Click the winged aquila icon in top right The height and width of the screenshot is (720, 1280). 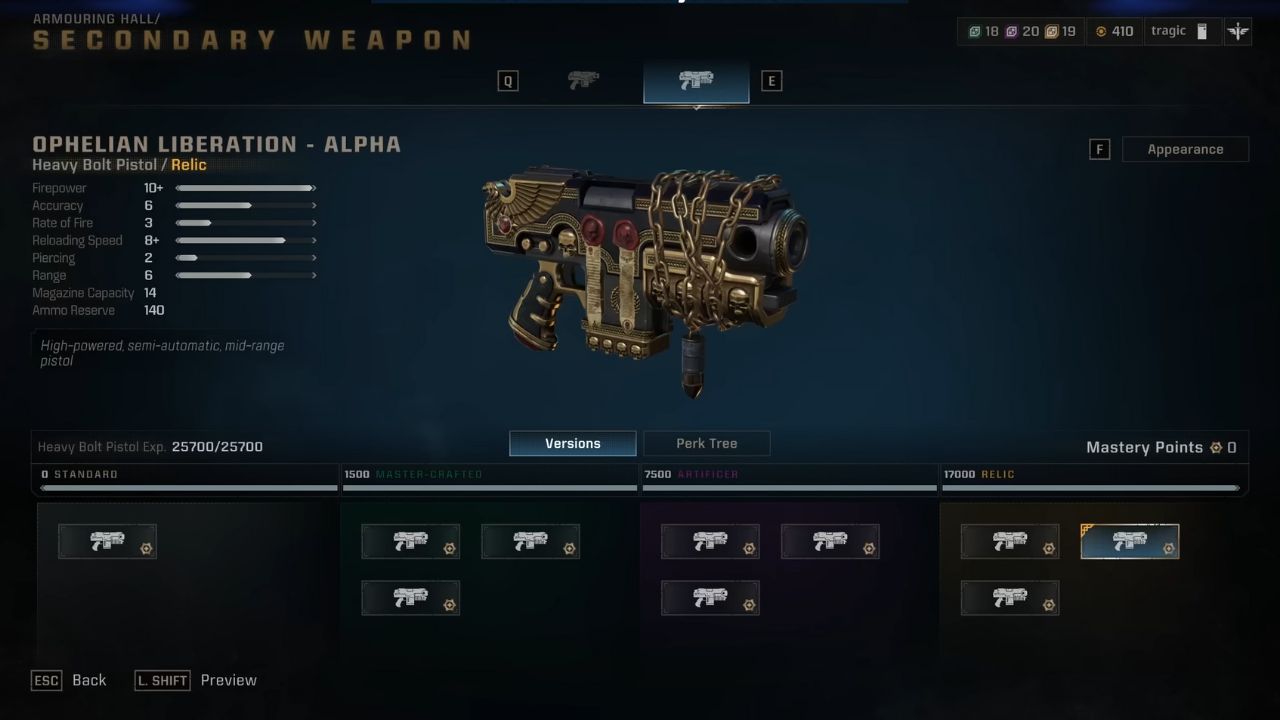[1237, 31]
